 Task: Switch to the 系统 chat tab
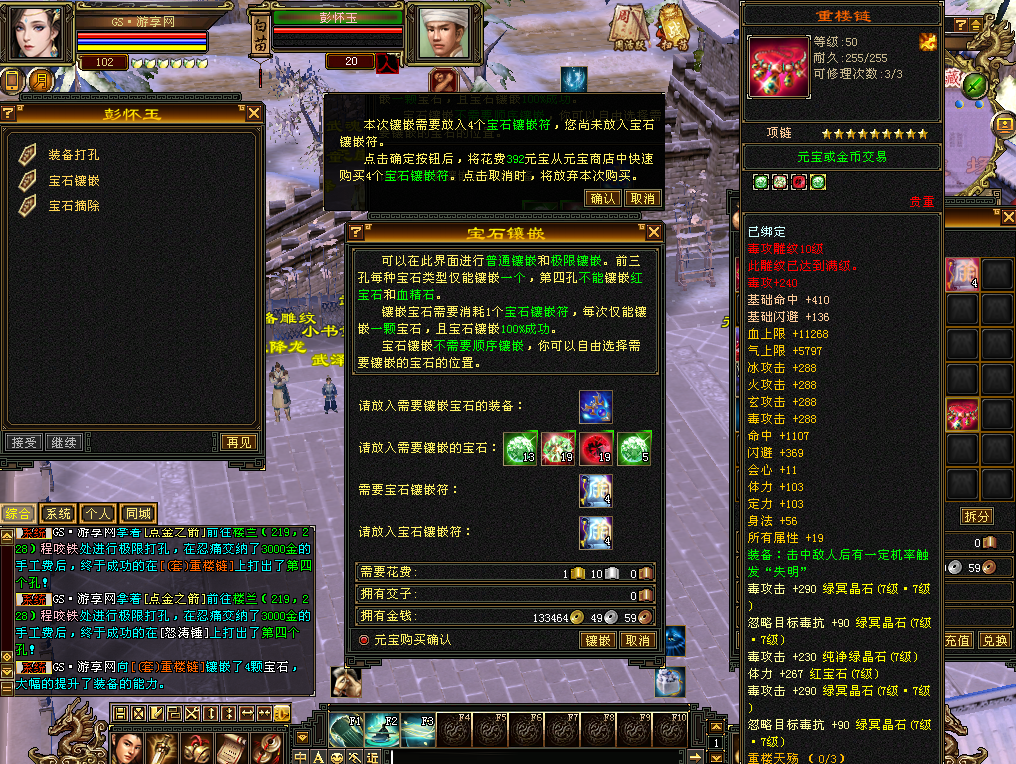tap(57, 513)
